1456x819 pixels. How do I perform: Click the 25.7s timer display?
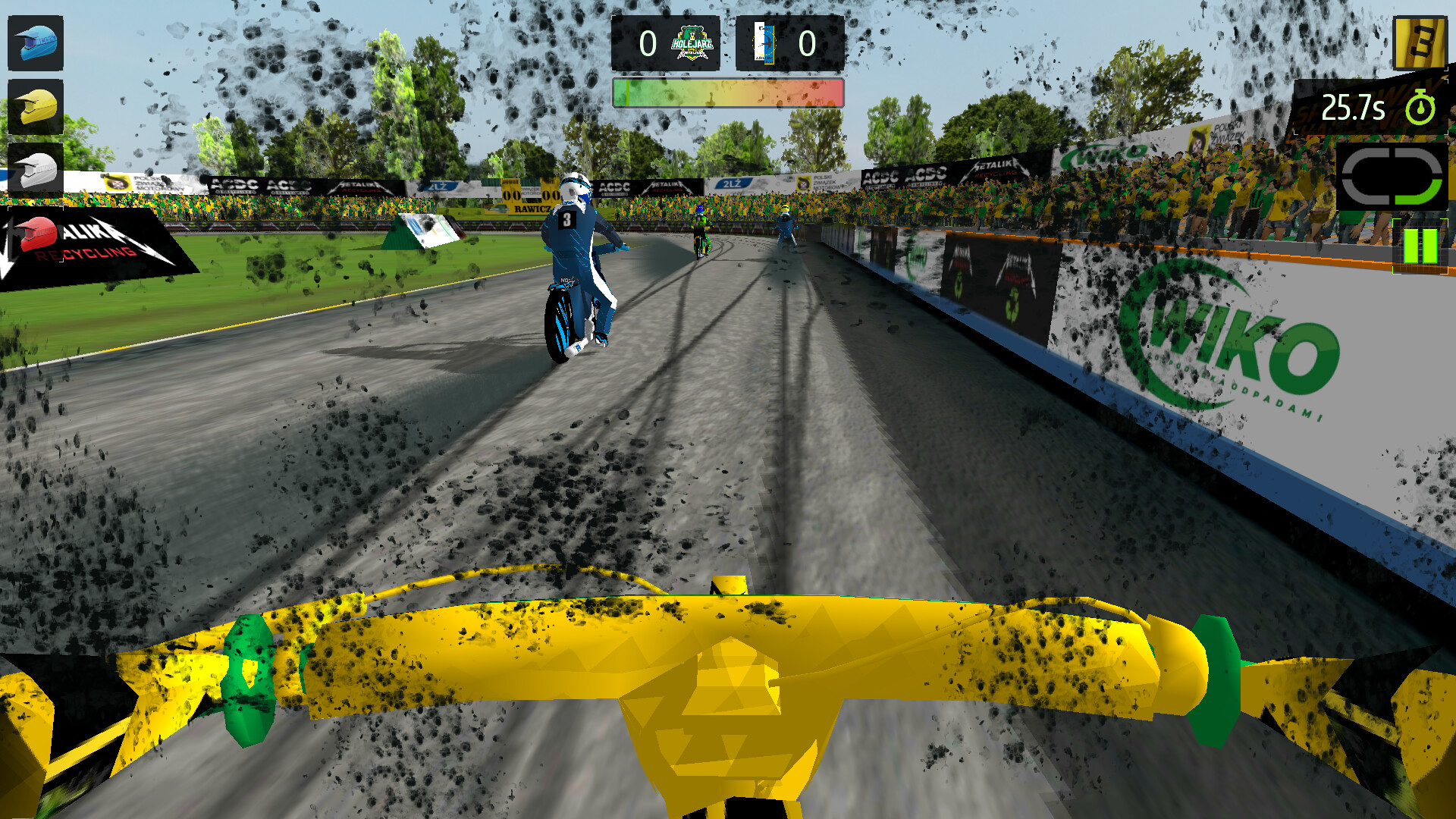(1354, 108)
